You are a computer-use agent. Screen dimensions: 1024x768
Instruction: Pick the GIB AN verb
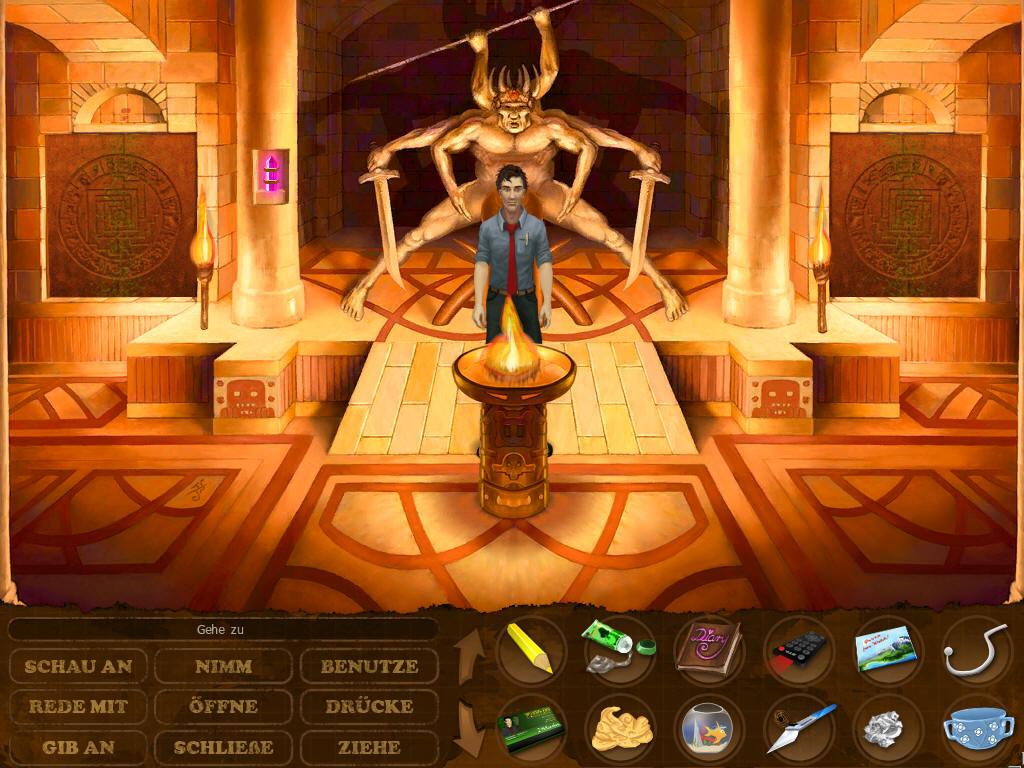(x=79, y=747)
